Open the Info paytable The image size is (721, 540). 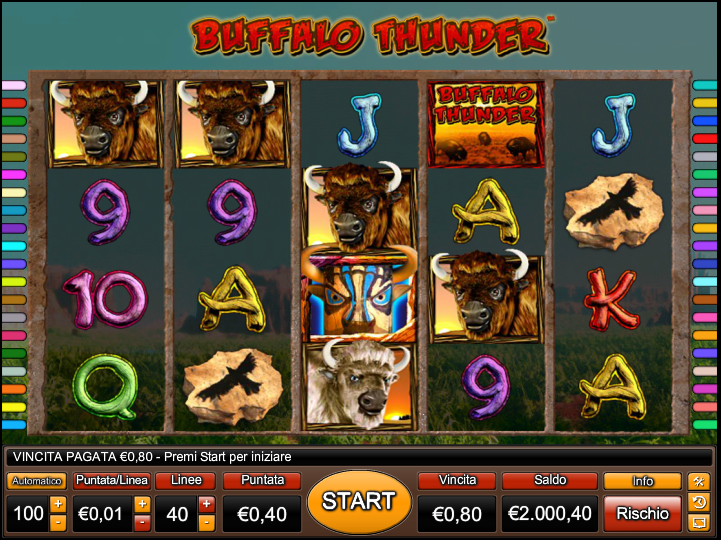642,481
